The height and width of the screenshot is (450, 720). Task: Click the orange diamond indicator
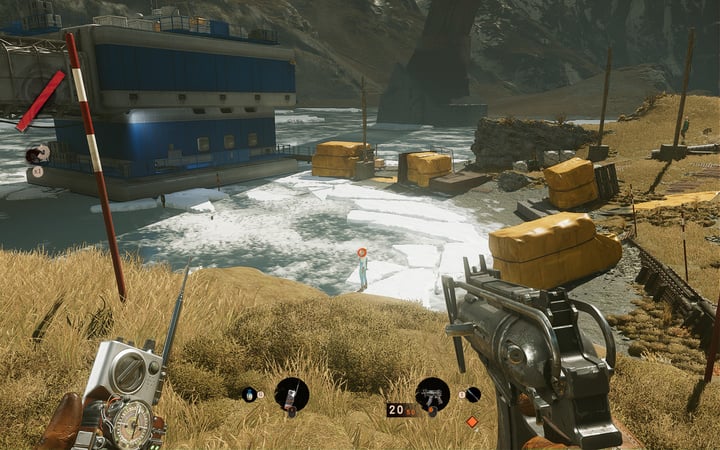point(472,421)
